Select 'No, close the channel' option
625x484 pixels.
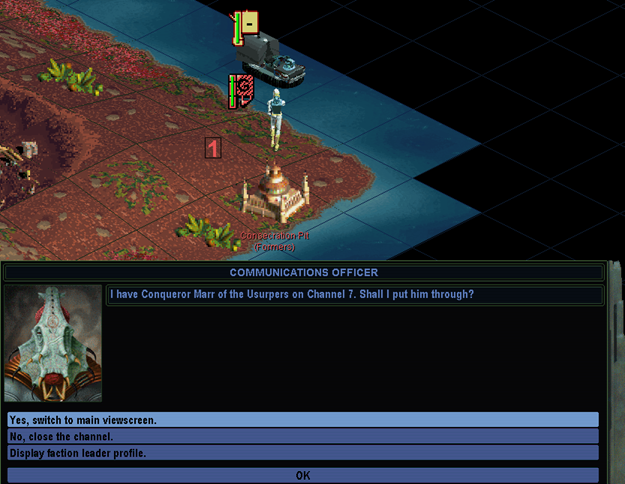(302, 436)
